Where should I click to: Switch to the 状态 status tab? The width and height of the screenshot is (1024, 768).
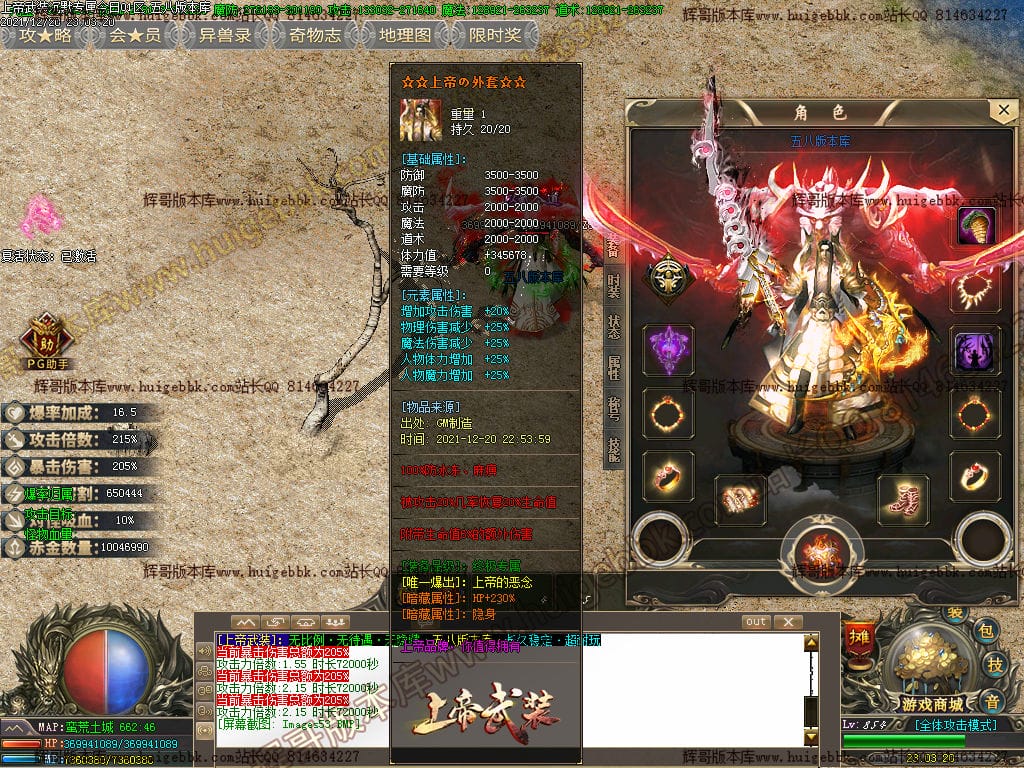pyautogui.click(x=613, y=327)
